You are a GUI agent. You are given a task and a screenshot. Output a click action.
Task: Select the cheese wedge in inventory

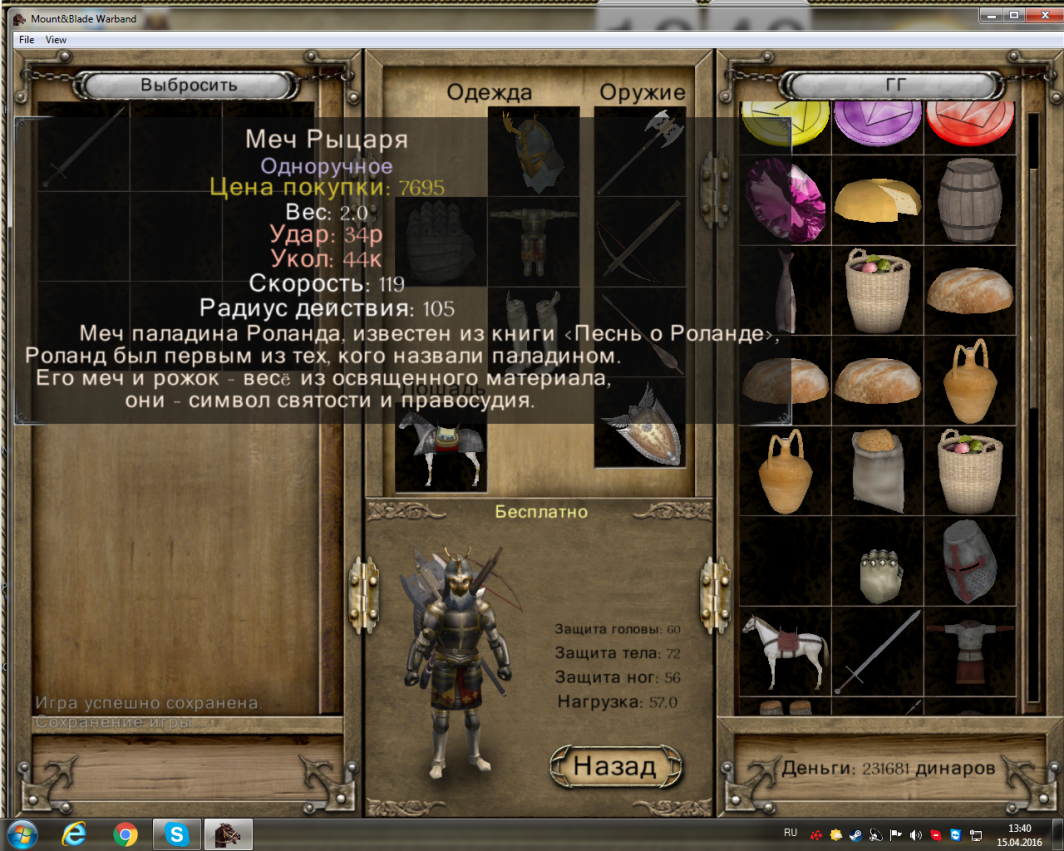(x=877, y=197)
